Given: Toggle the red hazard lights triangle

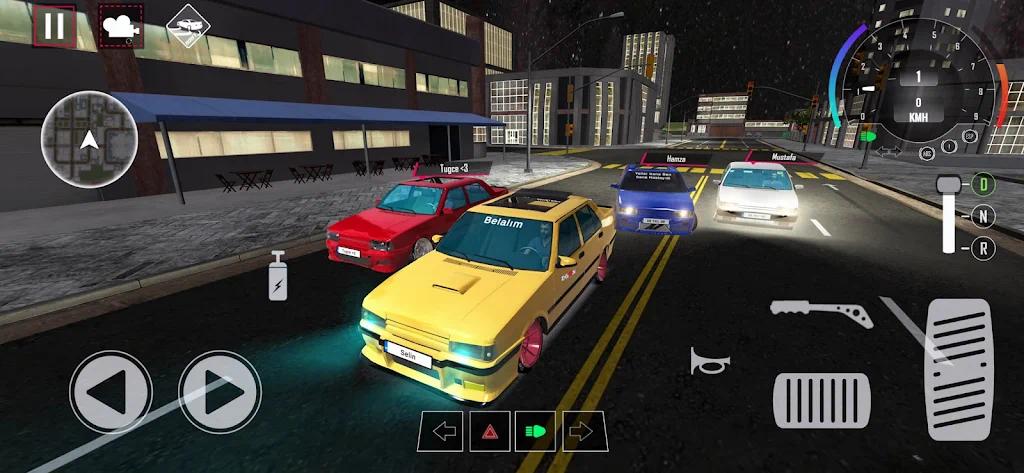Looking at the screenshot, I should tap(490, 431).
